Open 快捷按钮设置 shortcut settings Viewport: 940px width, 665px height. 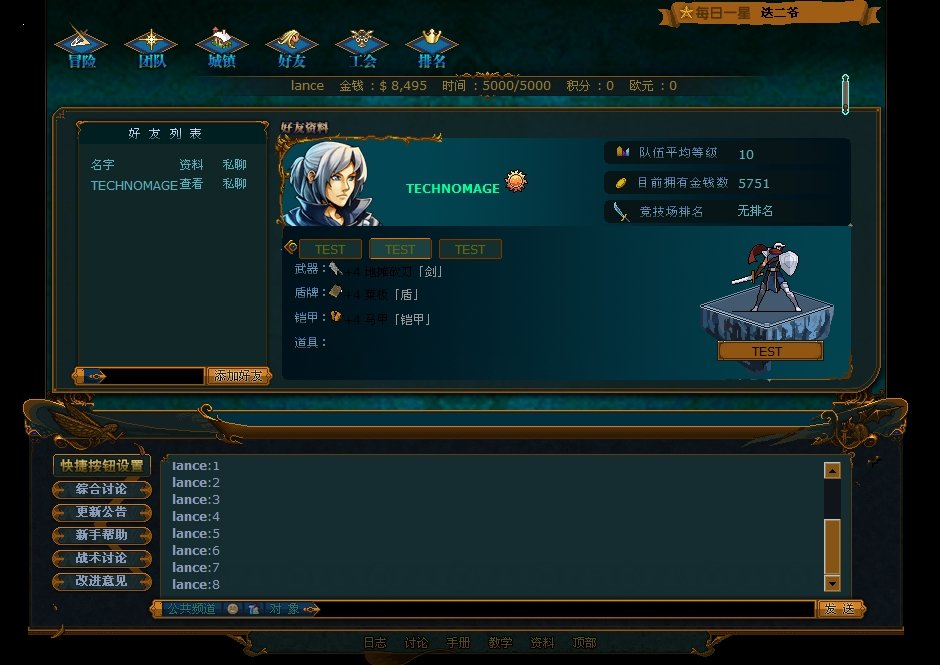101,465
